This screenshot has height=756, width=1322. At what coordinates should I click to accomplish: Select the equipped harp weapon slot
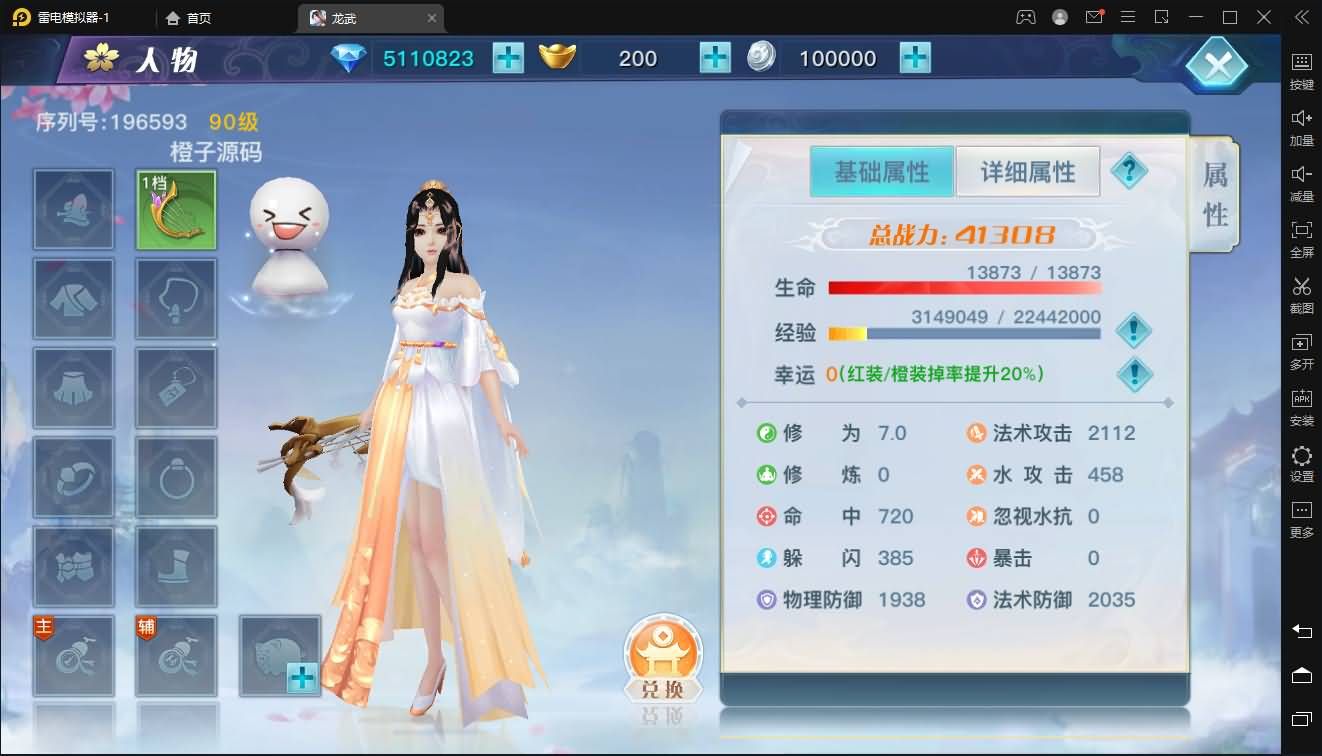pos(176,210)
